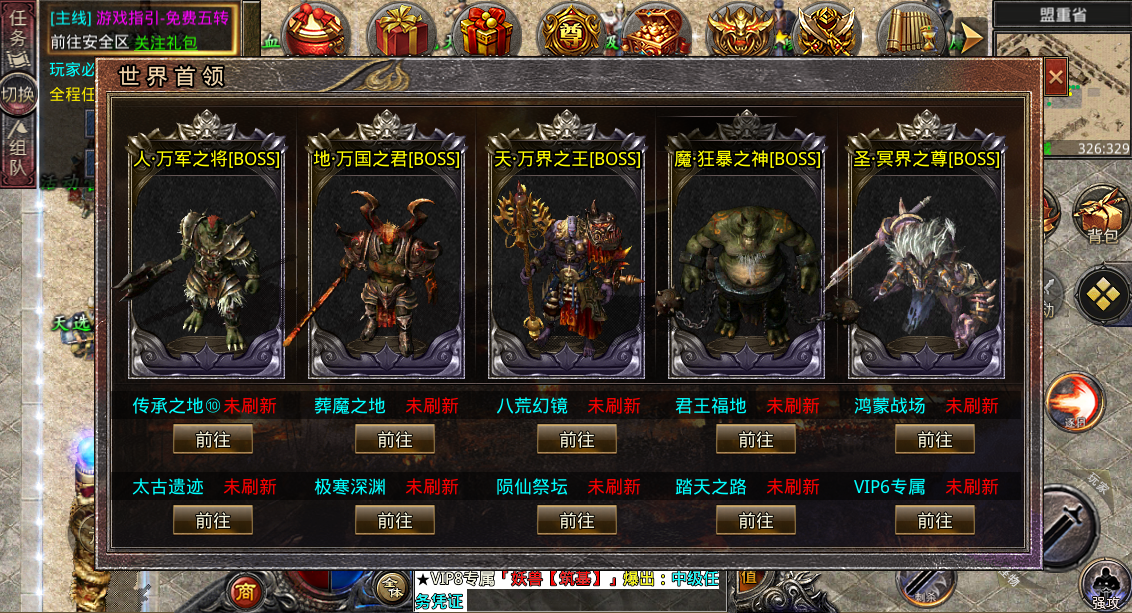Travel to 葬魔之地 boss area

point(395,439)
